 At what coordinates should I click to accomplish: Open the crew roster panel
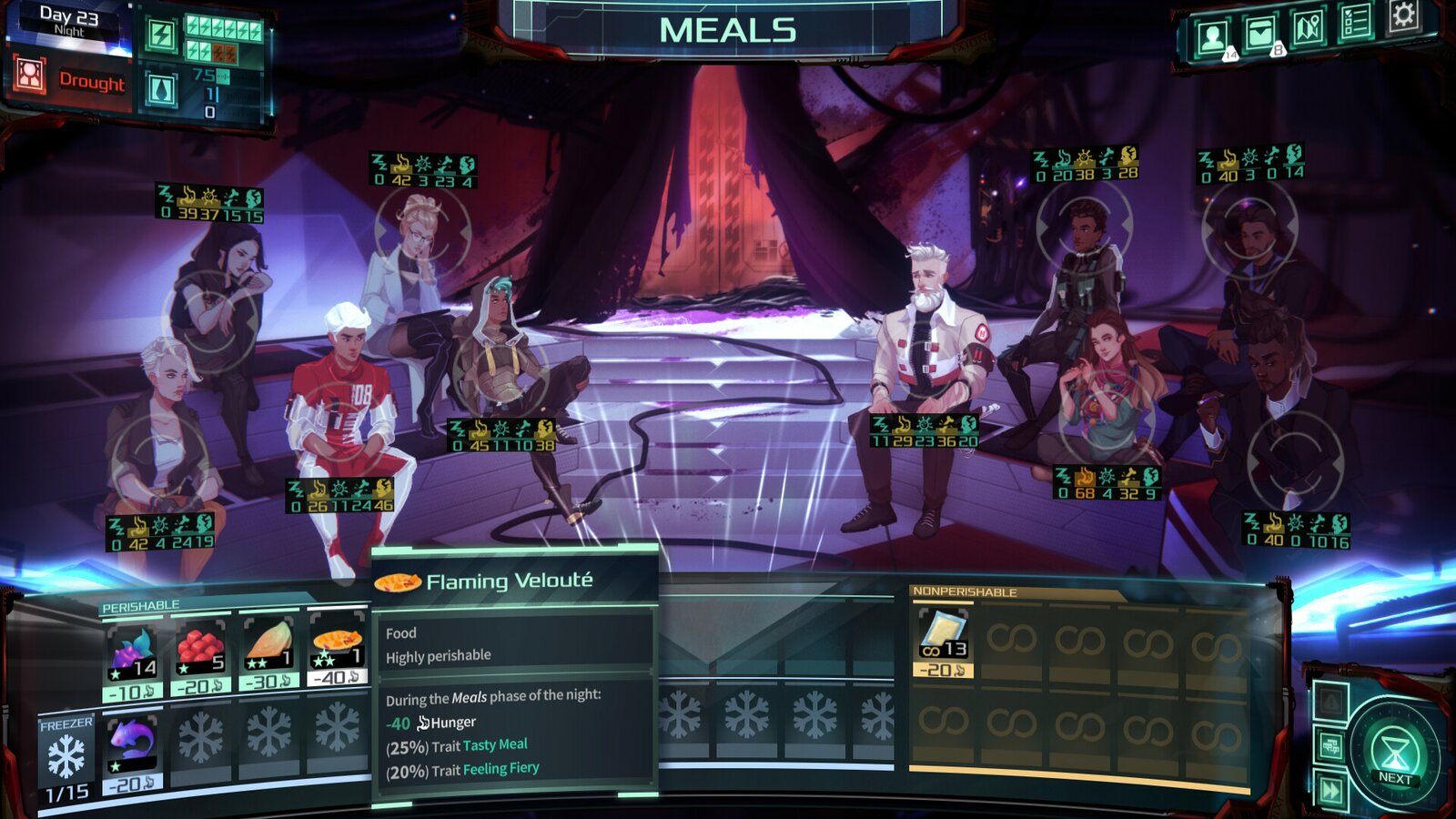tap(1210, 35)
